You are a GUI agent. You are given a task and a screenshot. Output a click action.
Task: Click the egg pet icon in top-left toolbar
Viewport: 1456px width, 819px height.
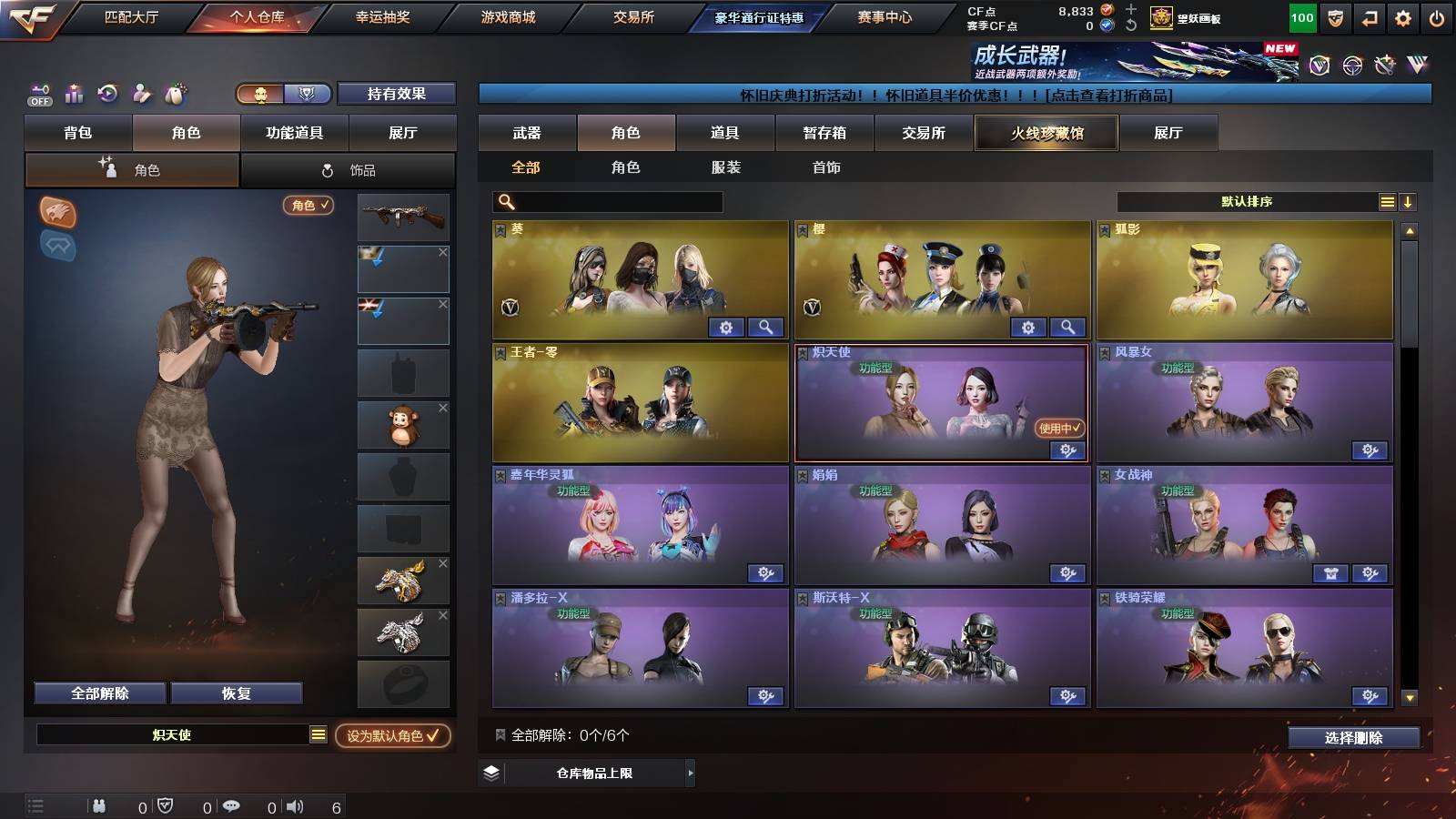[x=173, y=93]
